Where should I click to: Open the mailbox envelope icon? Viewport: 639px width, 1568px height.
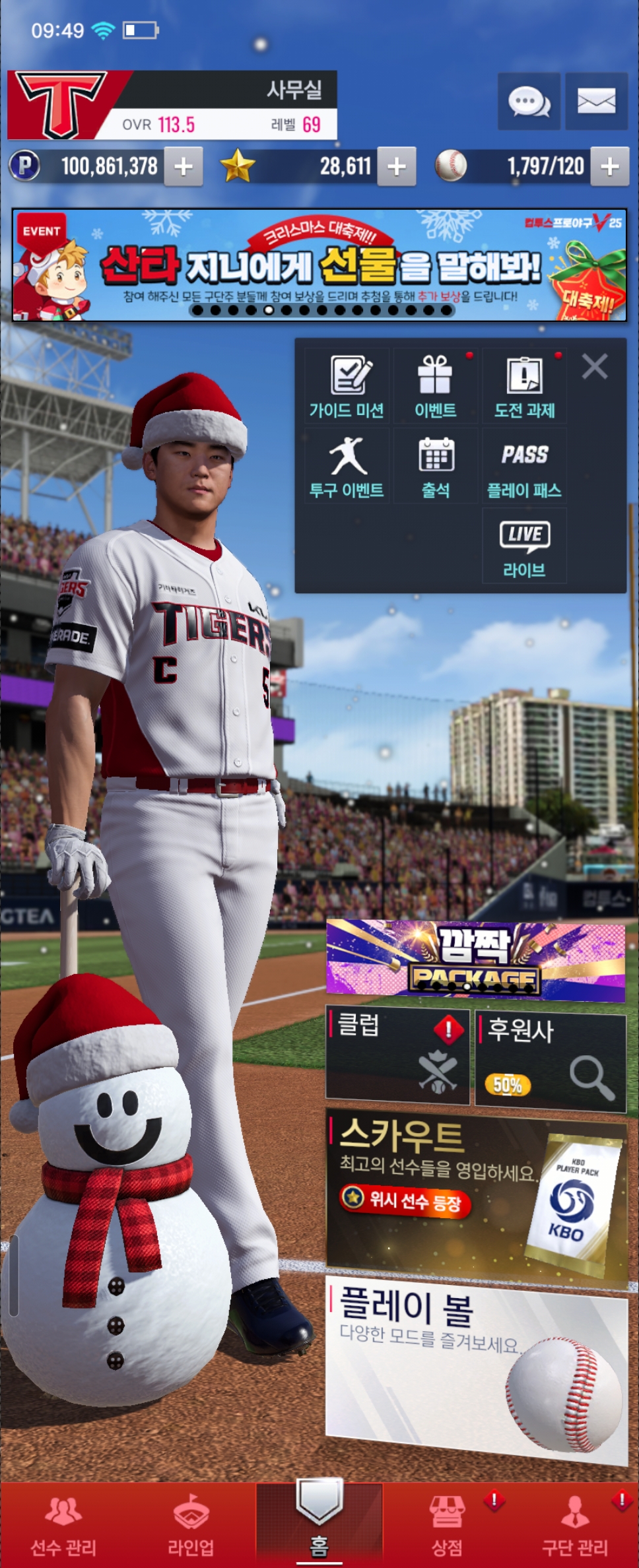coord(596,102)
